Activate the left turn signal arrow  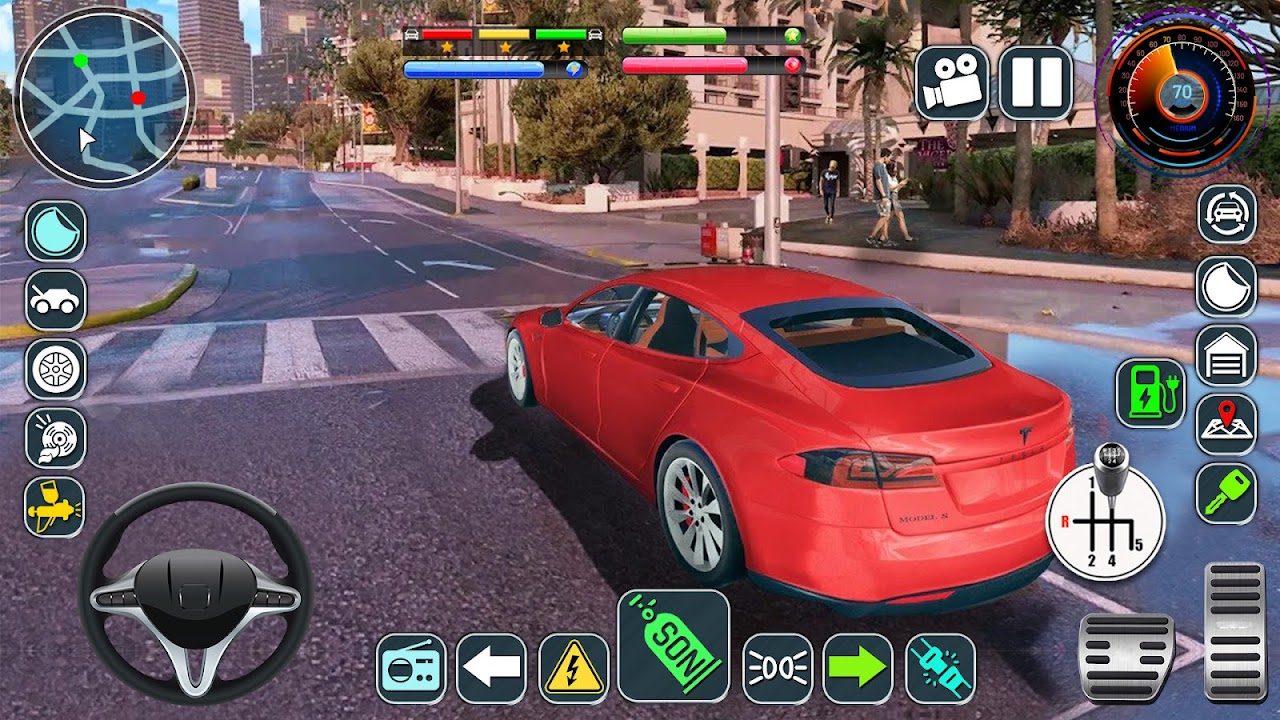point(491,667)
